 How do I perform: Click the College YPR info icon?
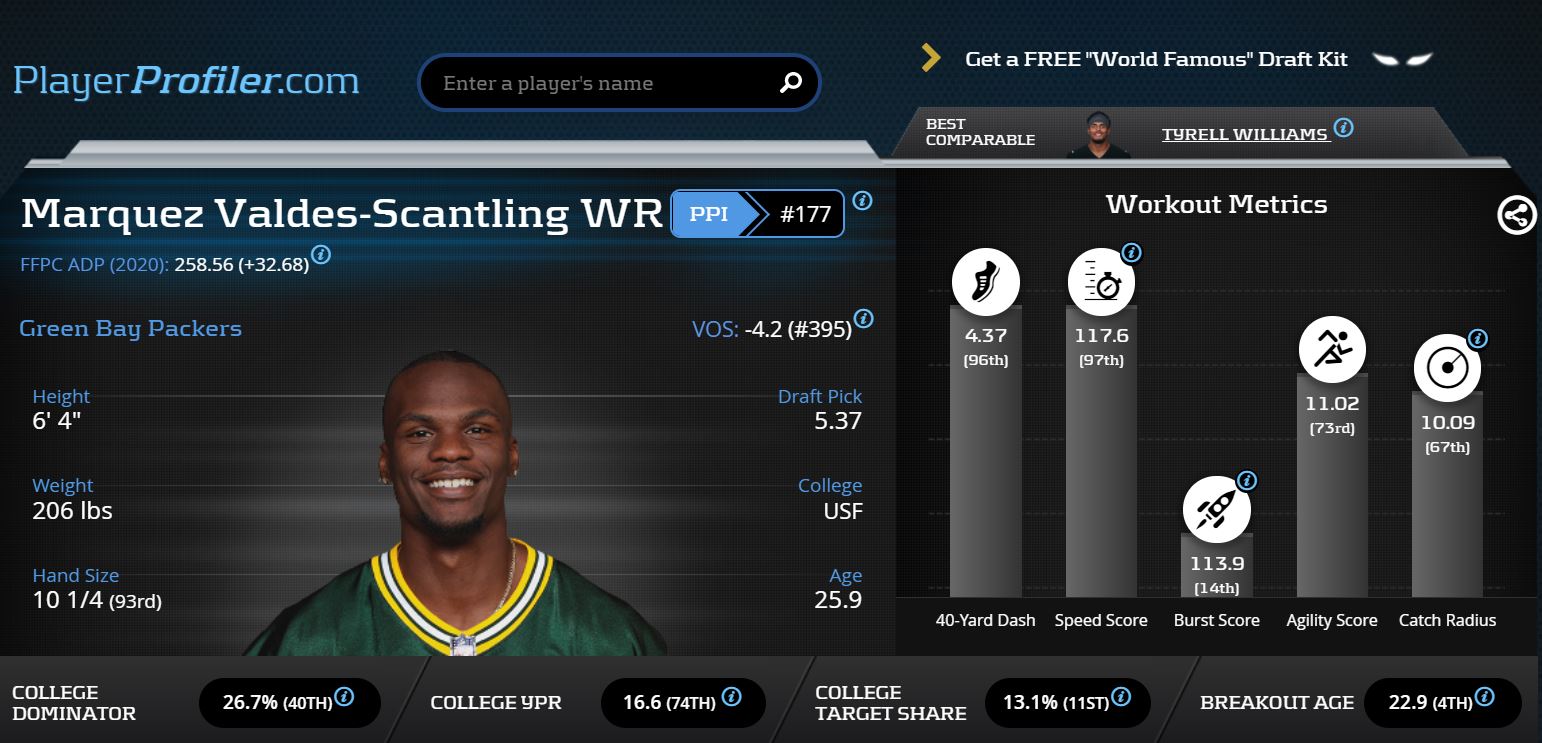click(x=730, y=696)
